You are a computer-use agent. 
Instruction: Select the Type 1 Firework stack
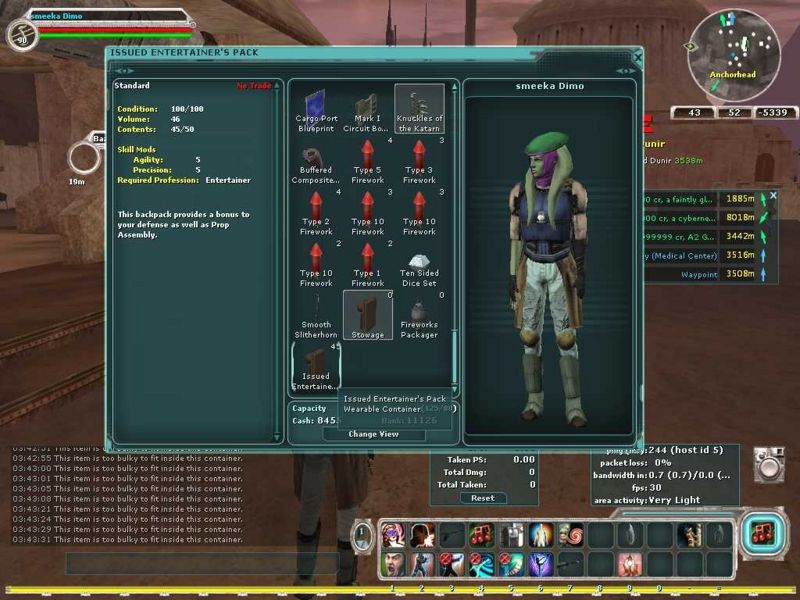coord(367,264)
